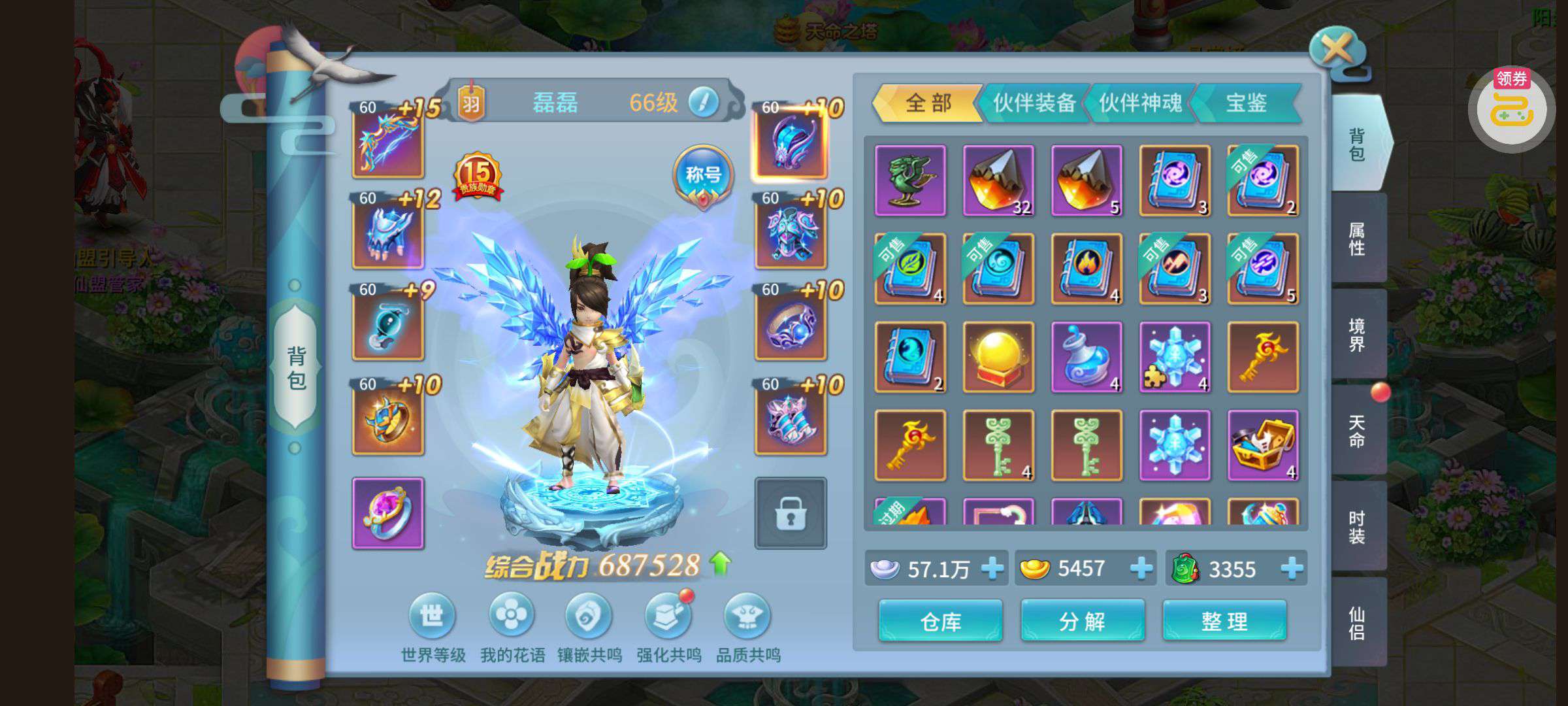Screen dimensions: 1568x706
Task: Sort the bag with 整理
Action: point(1224,621)
